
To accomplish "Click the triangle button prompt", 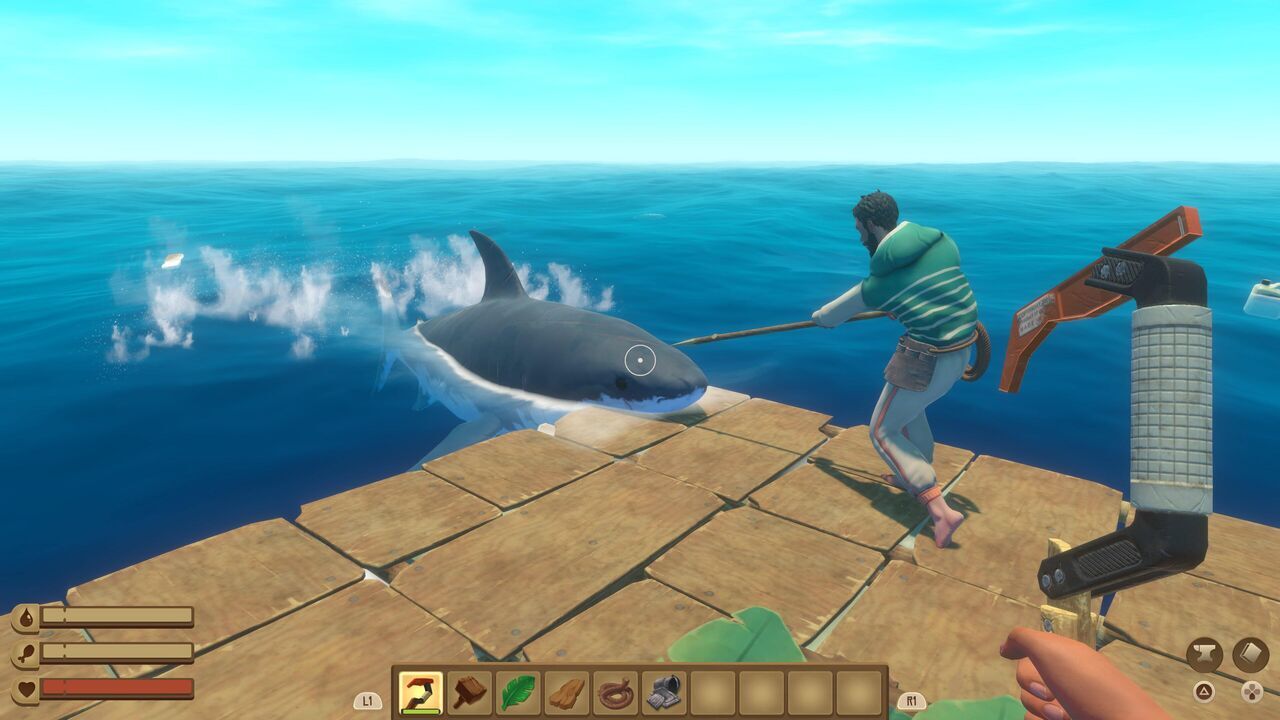I will pyautogui.click(x=1204, y=692).
